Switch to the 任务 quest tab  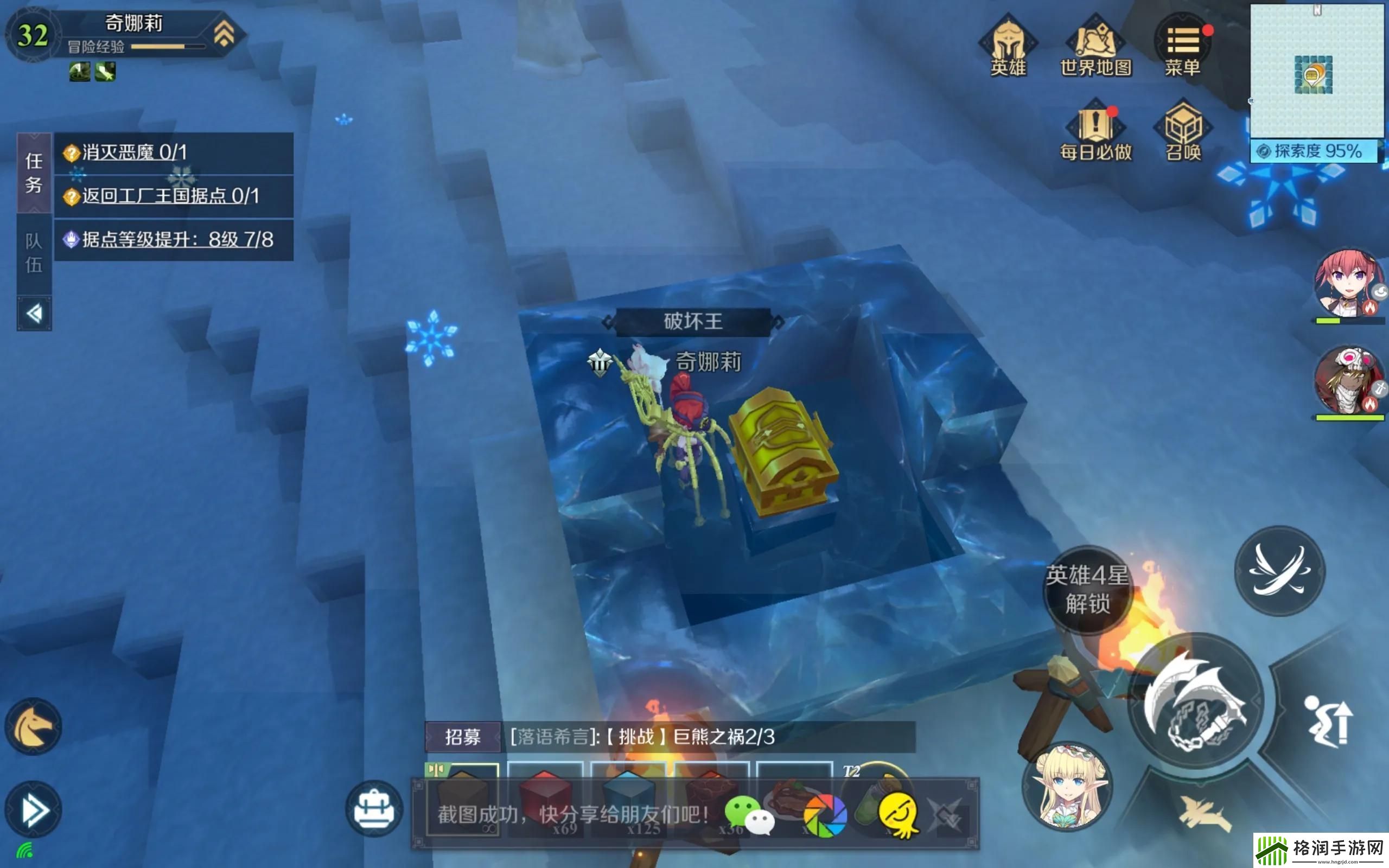point(34,173)
